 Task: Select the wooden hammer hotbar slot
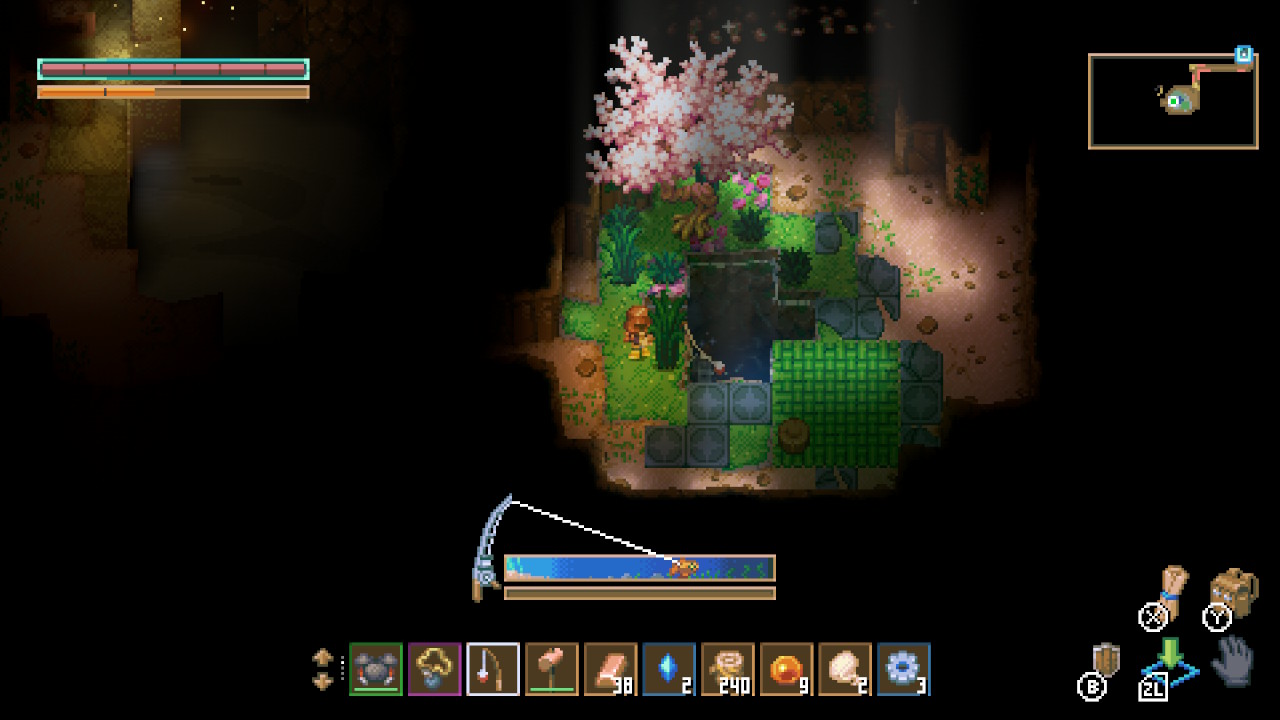point(552,669)
